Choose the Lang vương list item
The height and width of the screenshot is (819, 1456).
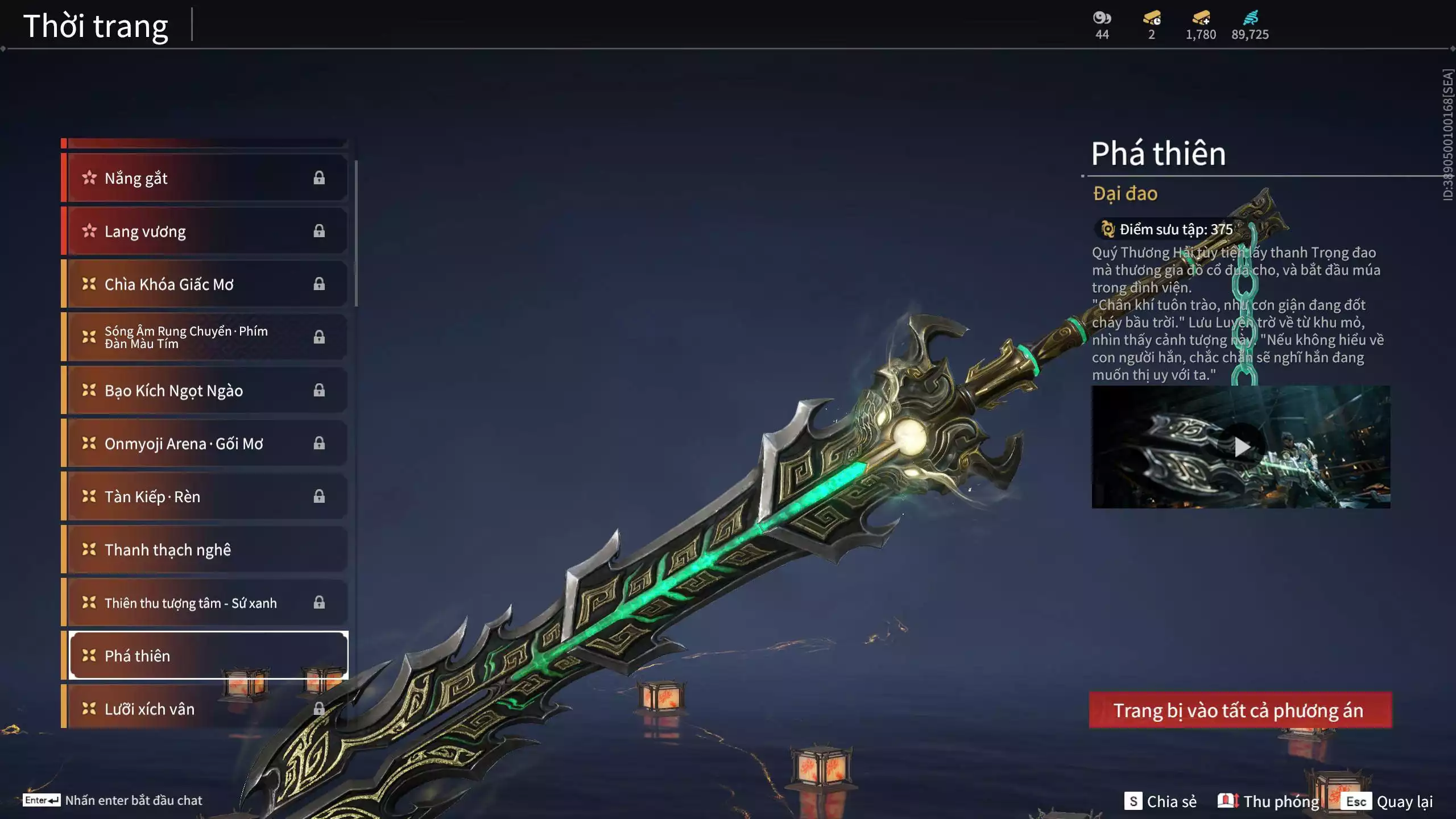(x=205, y=231)
